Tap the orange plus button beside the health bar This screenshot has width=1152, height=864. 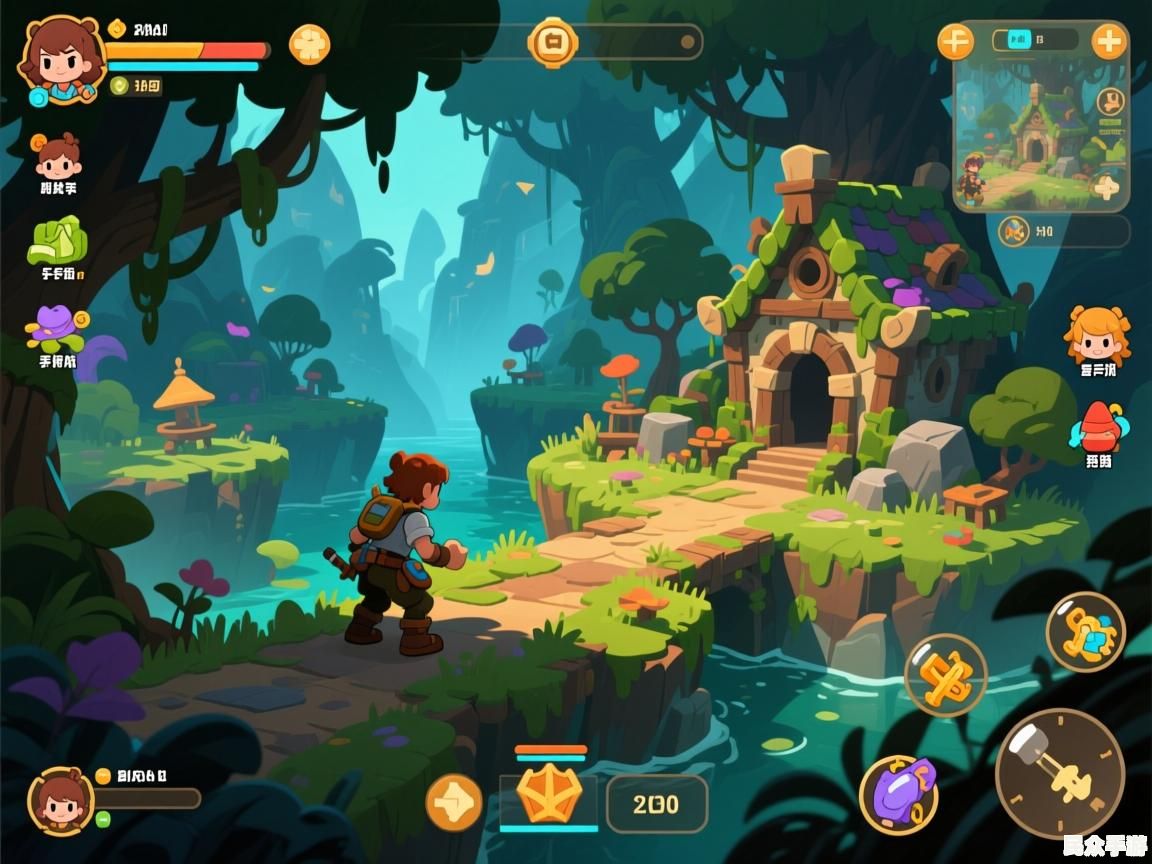(x=309, y=44)
